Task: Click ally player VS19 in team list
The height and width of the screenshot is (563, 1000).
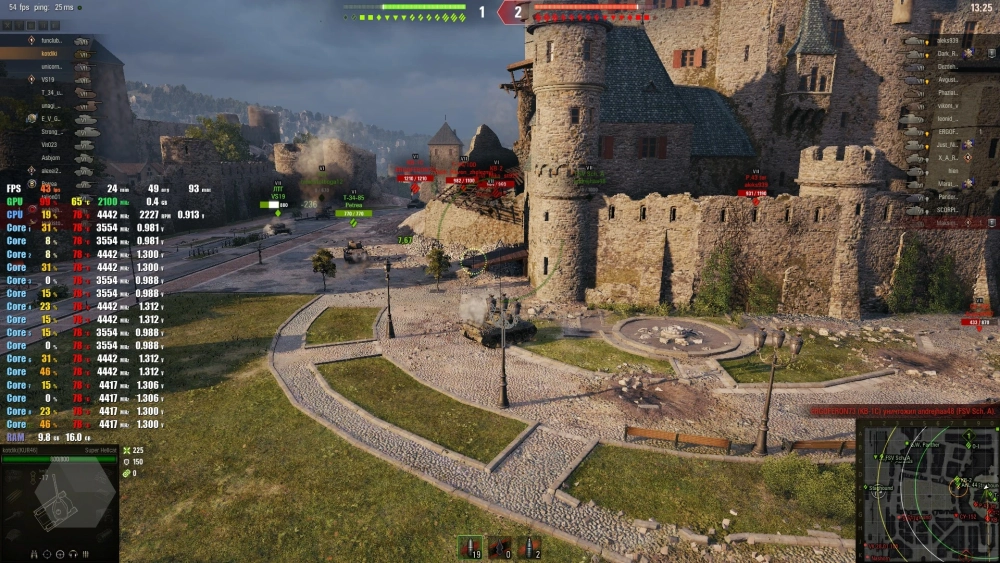Action: [x=50, y=79]
